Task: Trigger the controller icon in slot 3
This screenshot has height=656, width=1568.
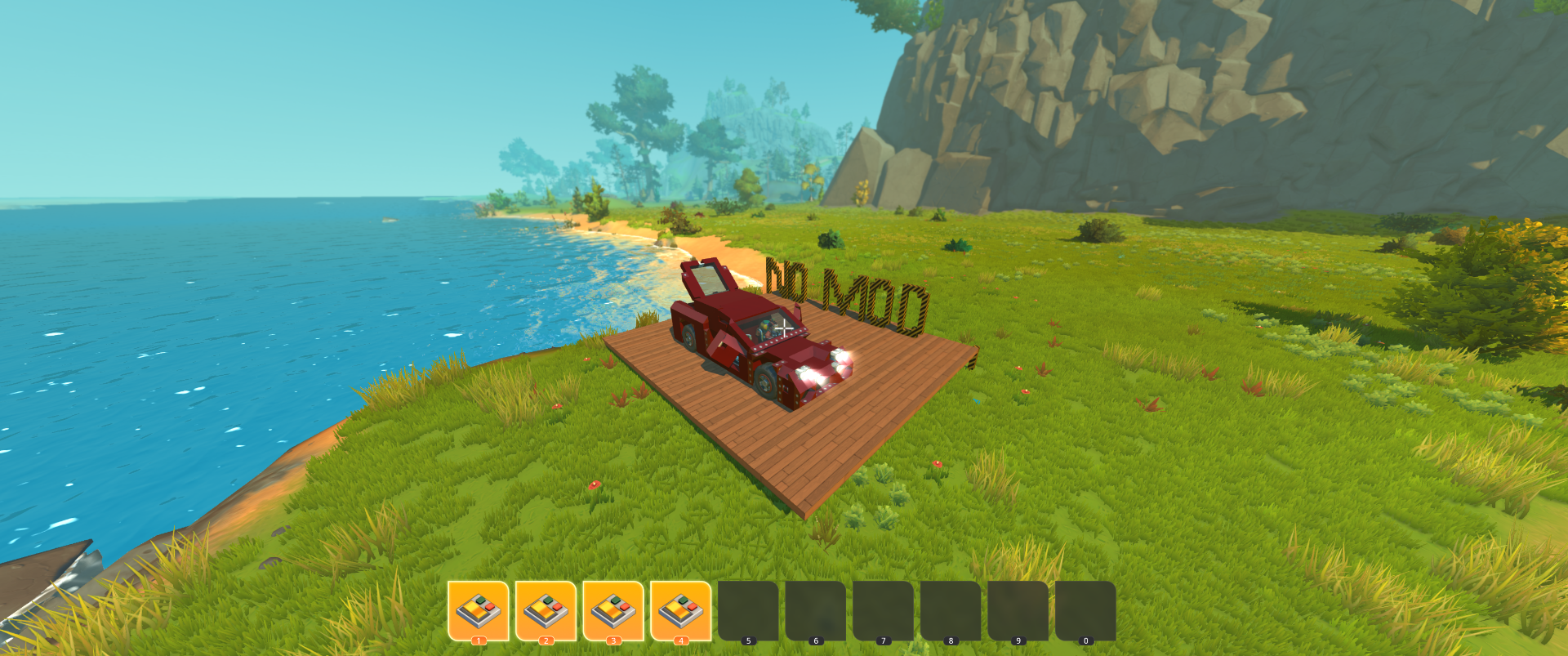Action: (613, 610)
